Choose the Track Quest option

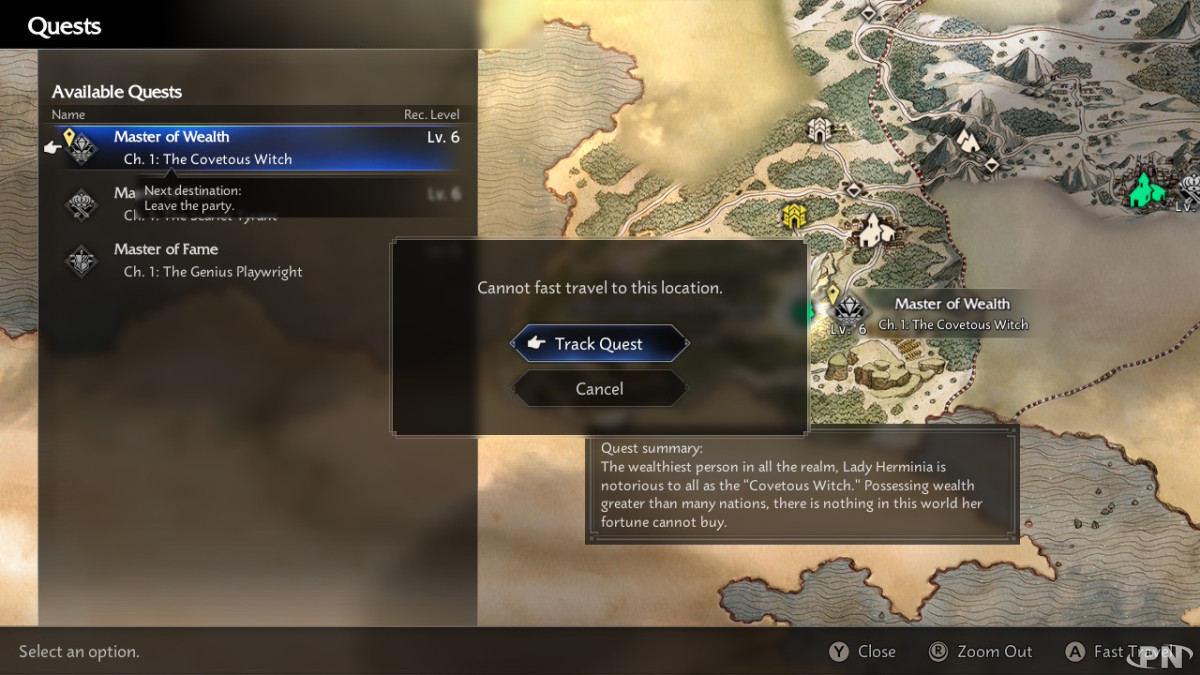[599, 344]
